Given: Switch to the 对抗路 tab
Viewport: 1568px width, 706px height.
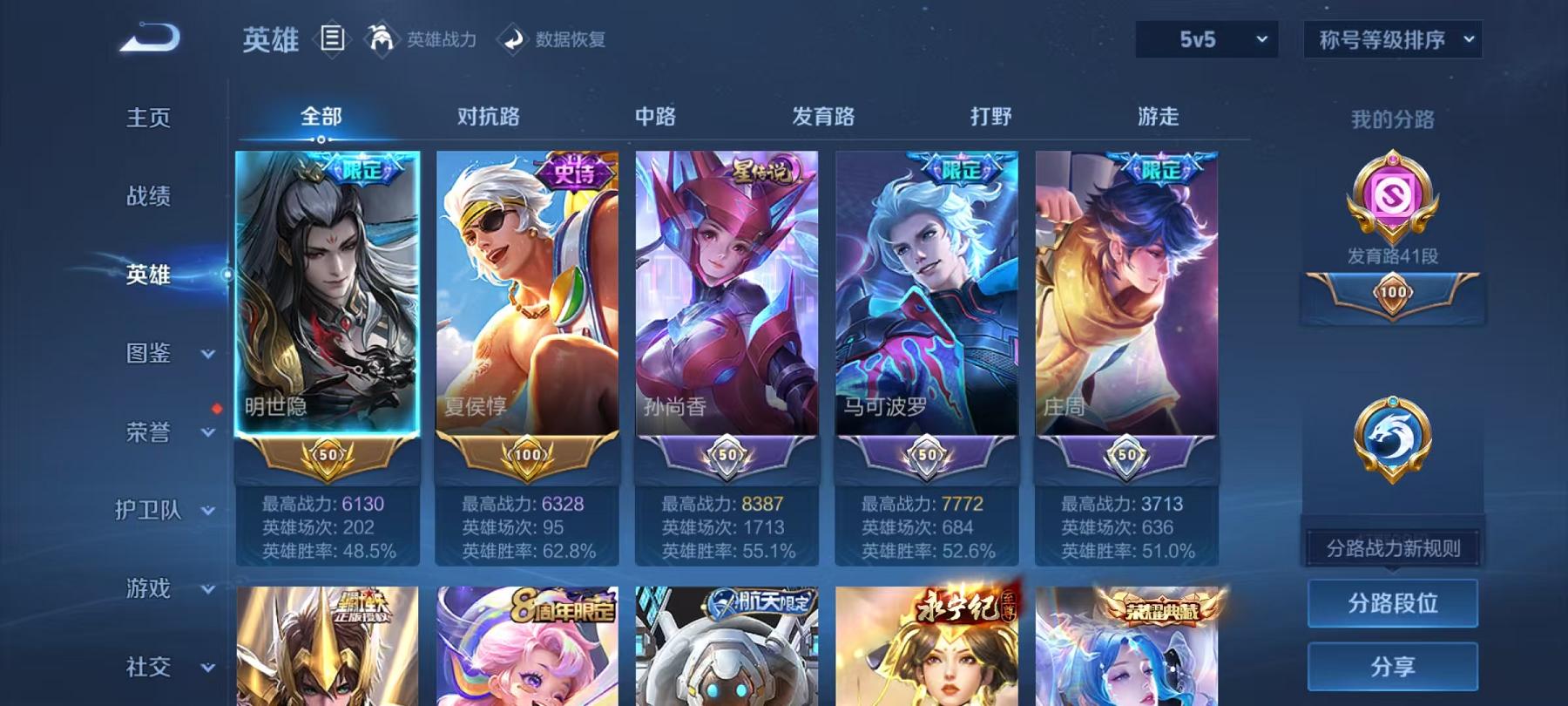Looking at the screenshot, I should [488, 117].
